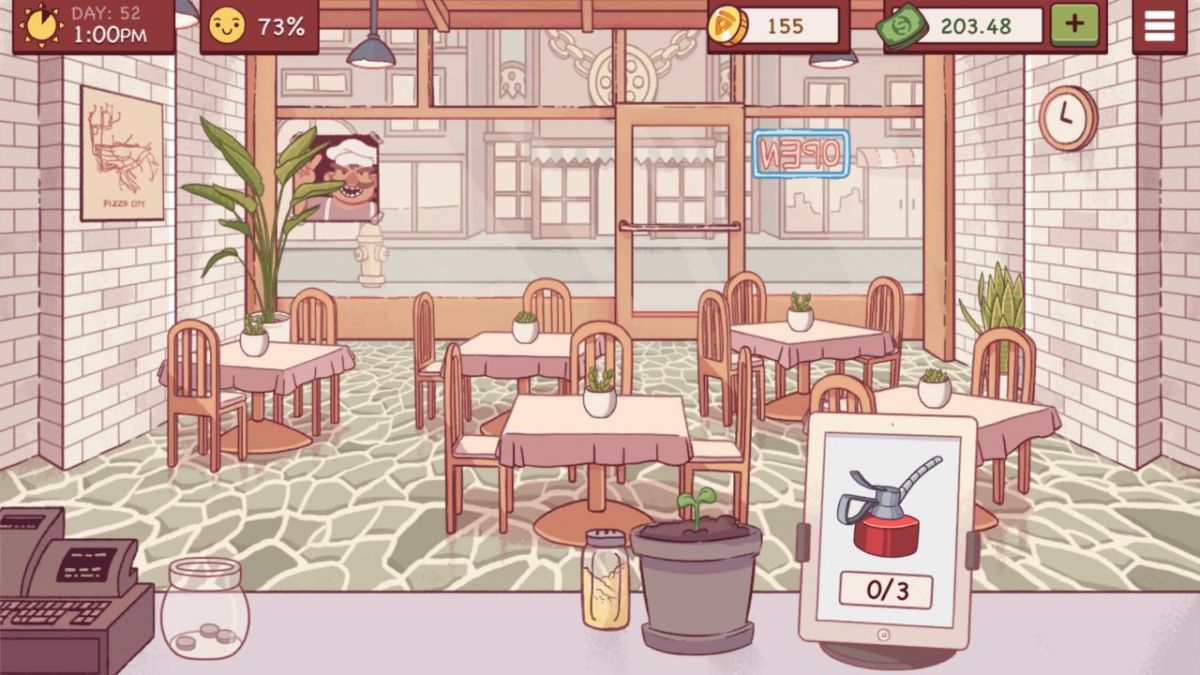Open the hamburger menu
Screen dimensions: 1200x675
[1159, 26]
